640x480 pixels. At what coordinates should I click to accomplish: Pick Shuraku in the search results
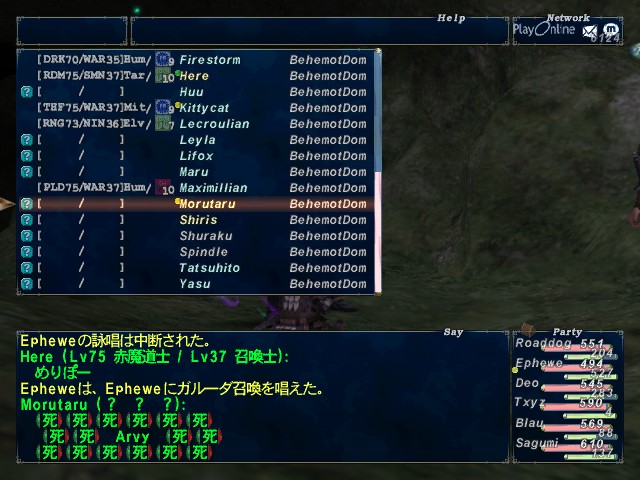tap(204, 236)
